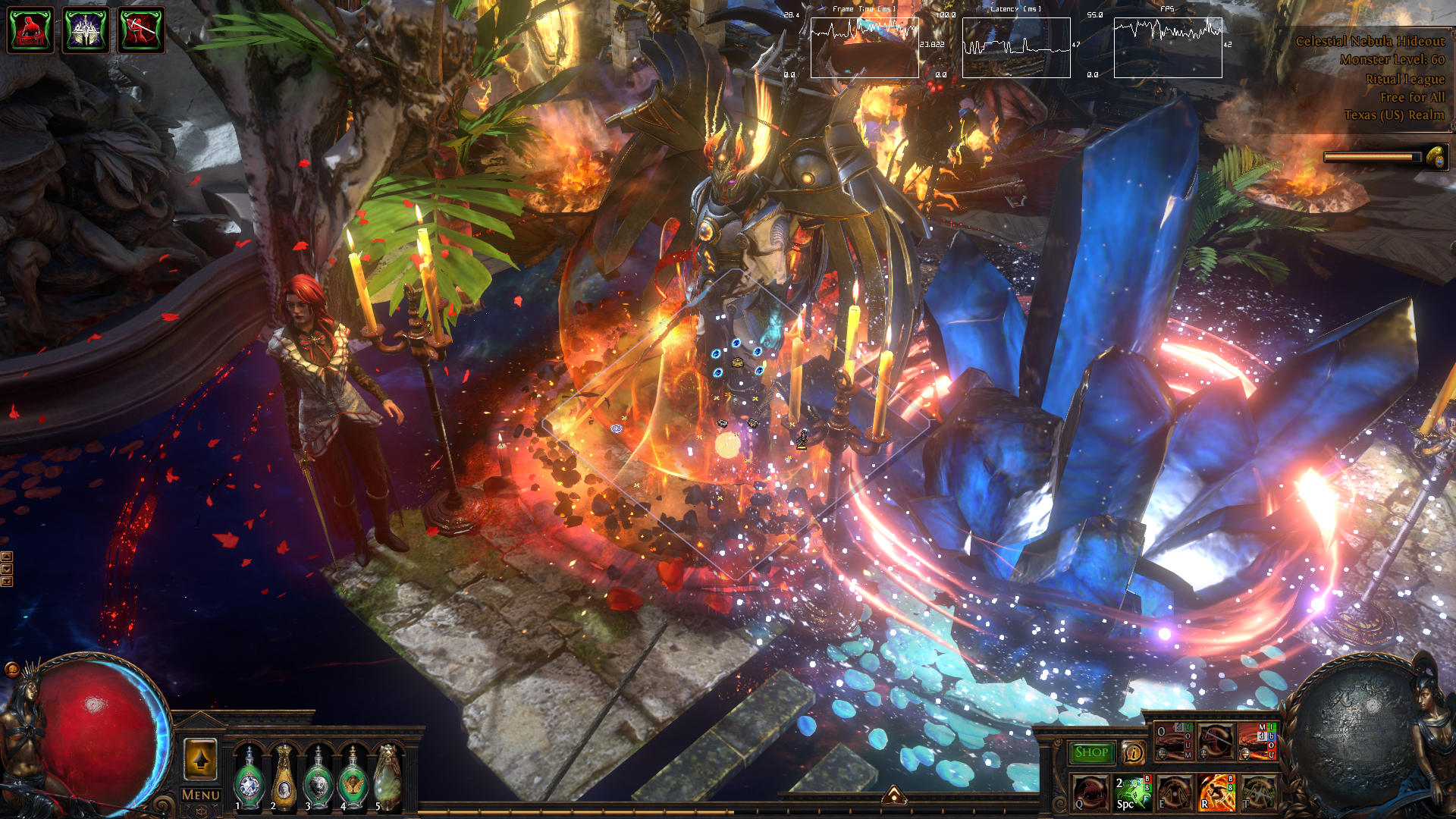Activate the fiery running skill on R
The image size is (1456, 819).
(x=1216, y=792)
